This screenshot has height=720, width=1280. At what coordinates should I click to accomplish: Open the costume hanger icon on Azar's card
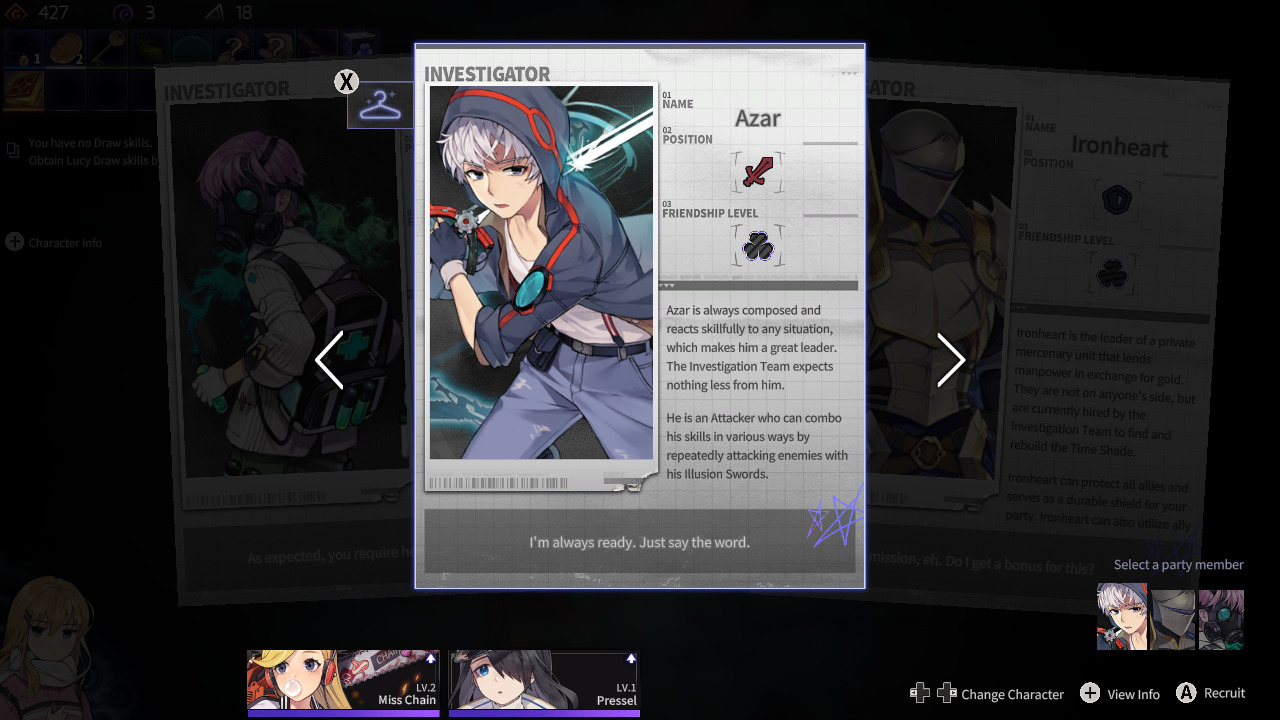380,104
